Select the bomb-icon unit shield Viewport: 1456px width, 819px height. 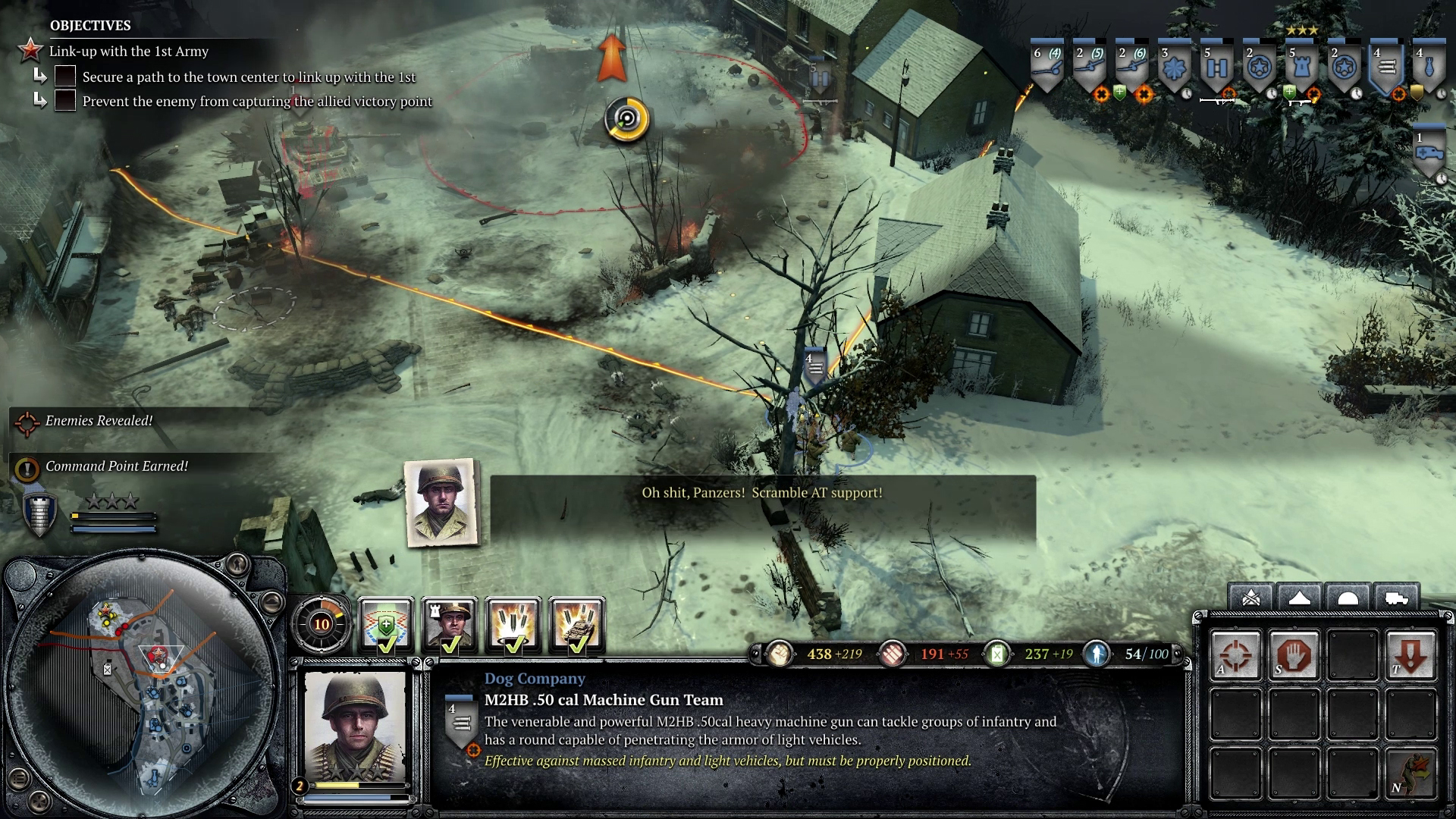[x=1430, y=68]
